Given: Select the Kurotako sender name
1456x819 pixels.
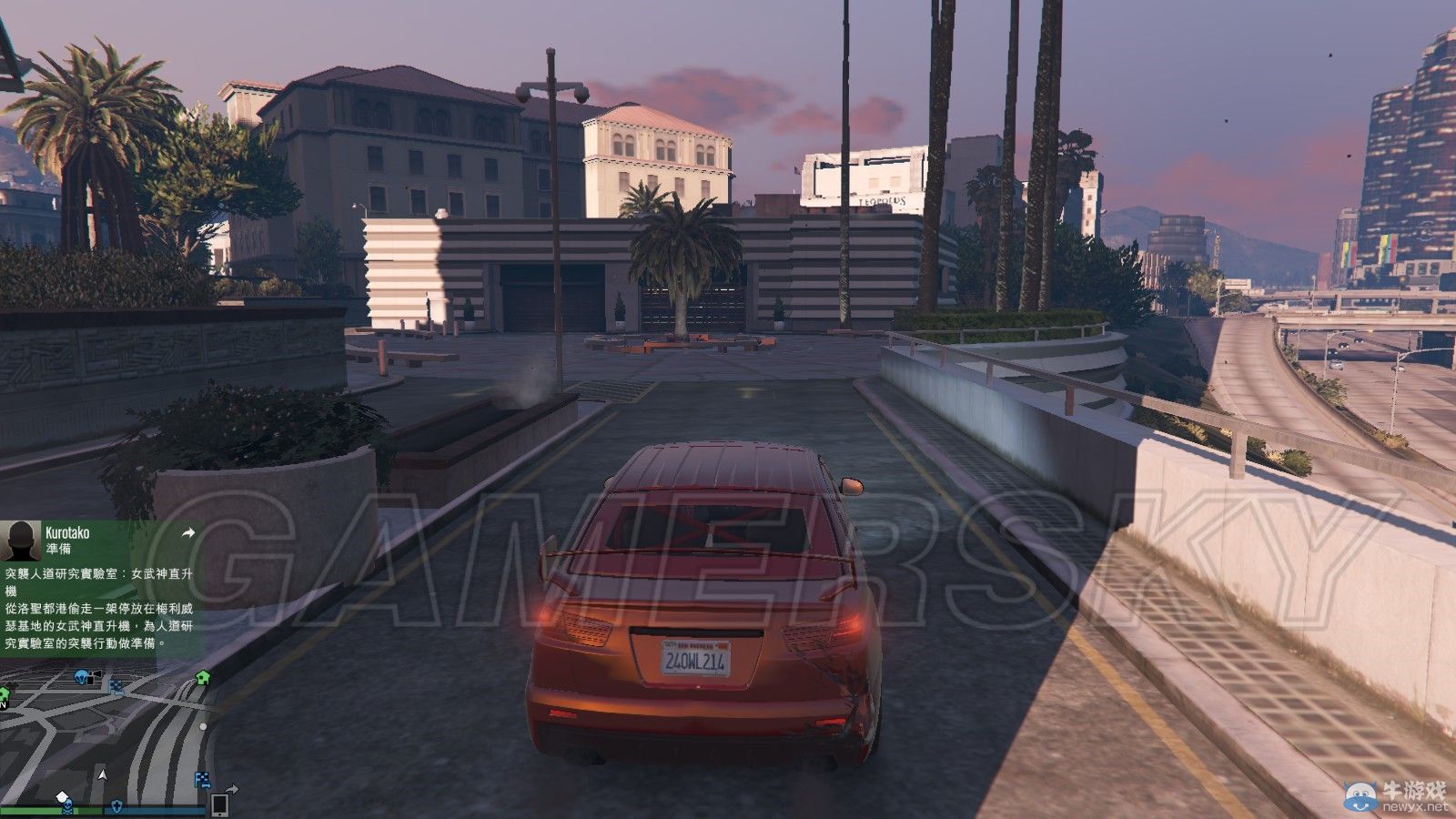Looking at the screenshot, I should (68, 532).
